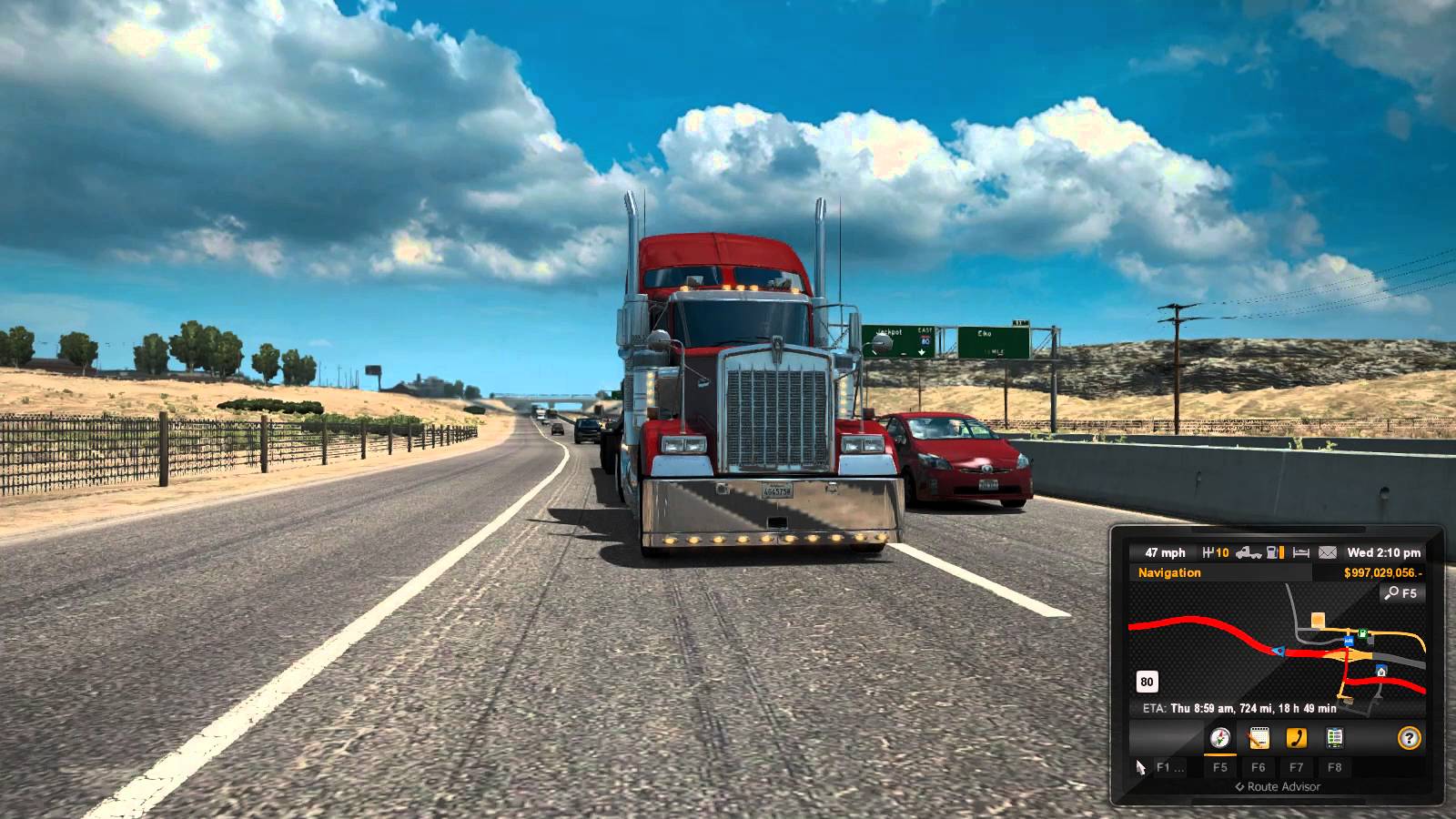Click the help question mark icon

click(1410, 738)
